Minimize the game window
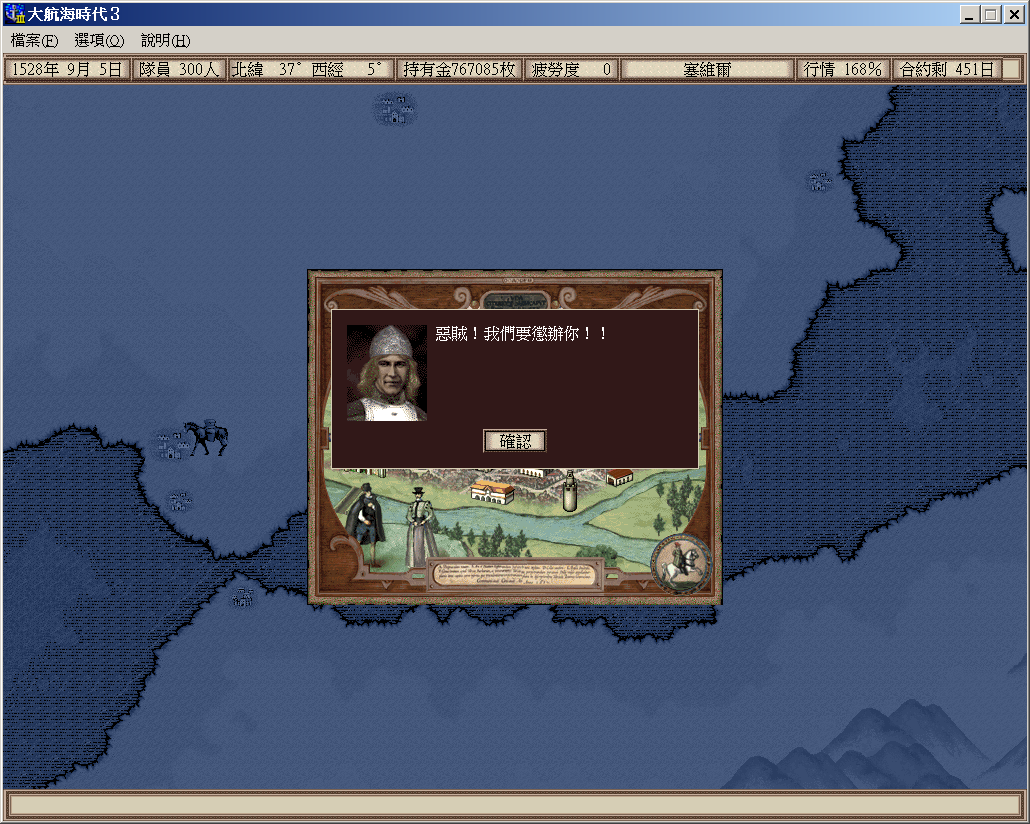Viewport: 1030px width, 824px height. click(x=971, y=15)
